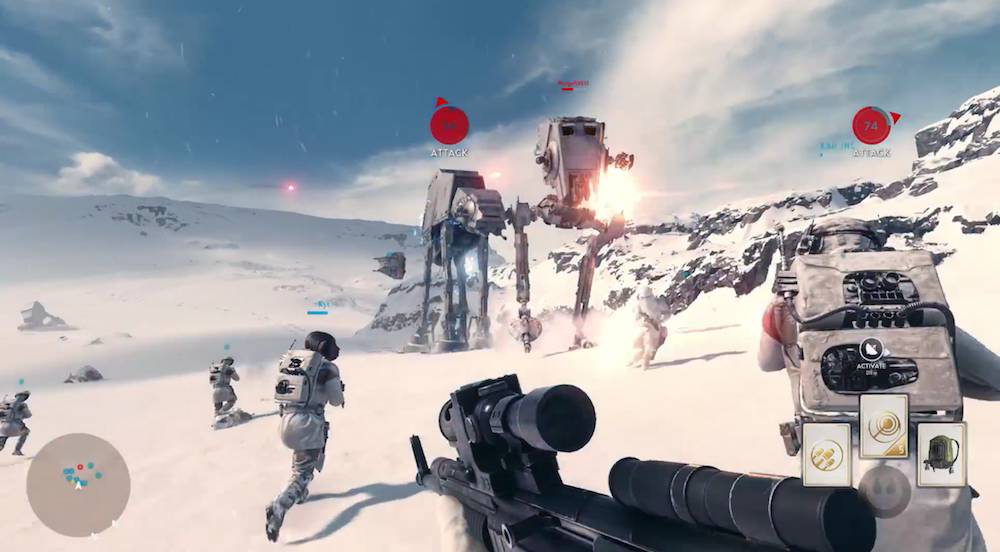Click the satellite dish Activate uplink marker
1000x552 pixels.
869,350
